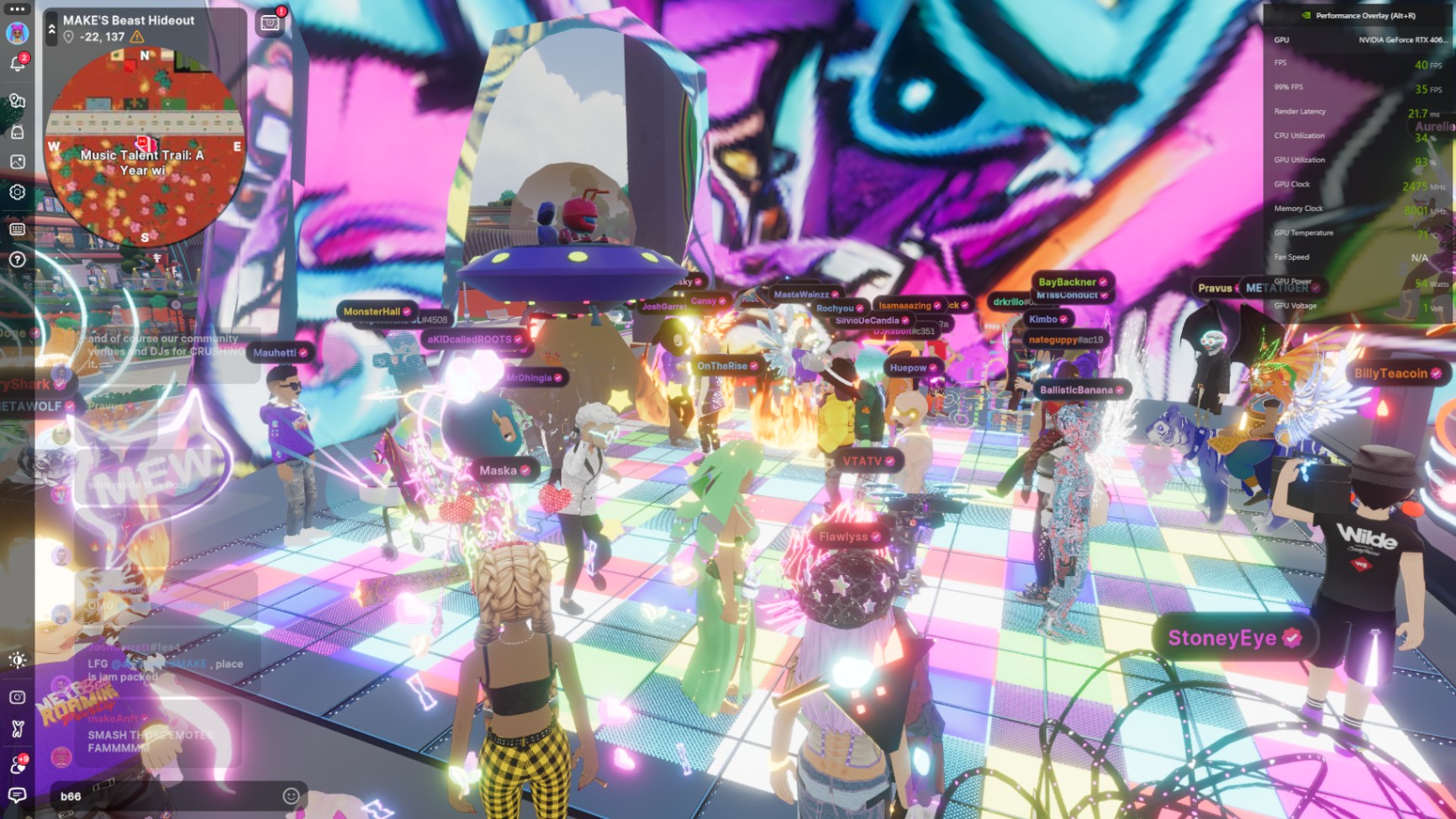Open the world map icon
This screenshot has width=1456, height=819.
click(17, 101)
